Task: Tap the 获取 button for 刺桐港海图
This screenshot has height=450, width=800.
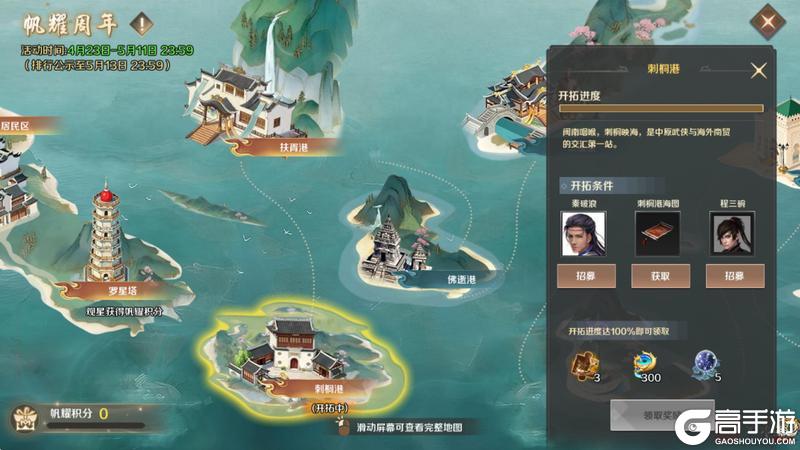Action: click(658, 276)
